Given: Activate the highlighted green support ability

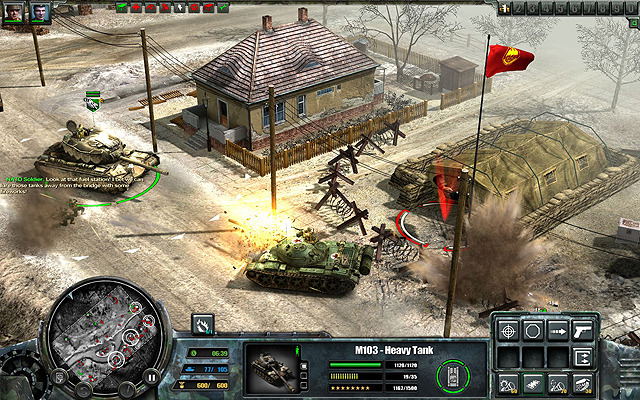Looking at the screenshot, I should pos(533,383).
